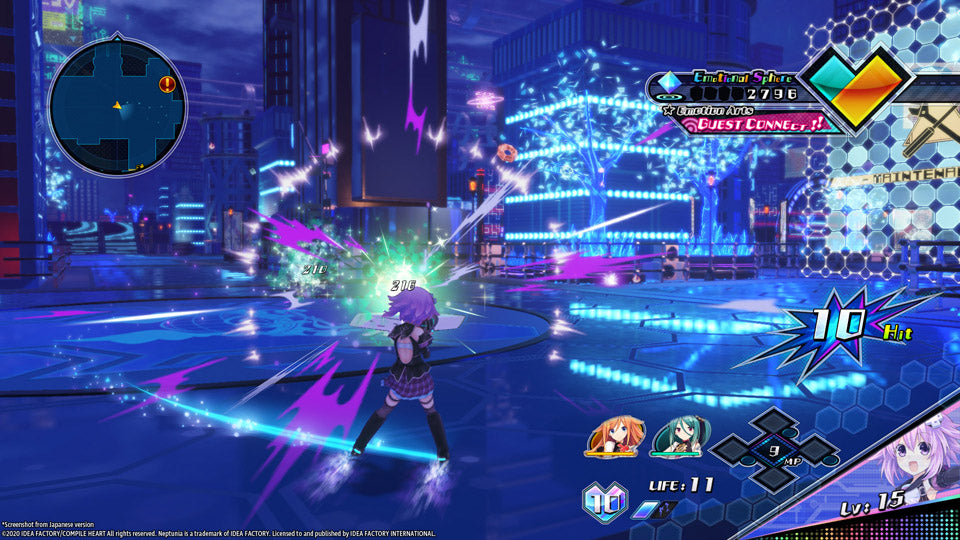The height and width of the screenshot is (540, 960).
Task: Click the circular minimap
Action: click(116, 104)
